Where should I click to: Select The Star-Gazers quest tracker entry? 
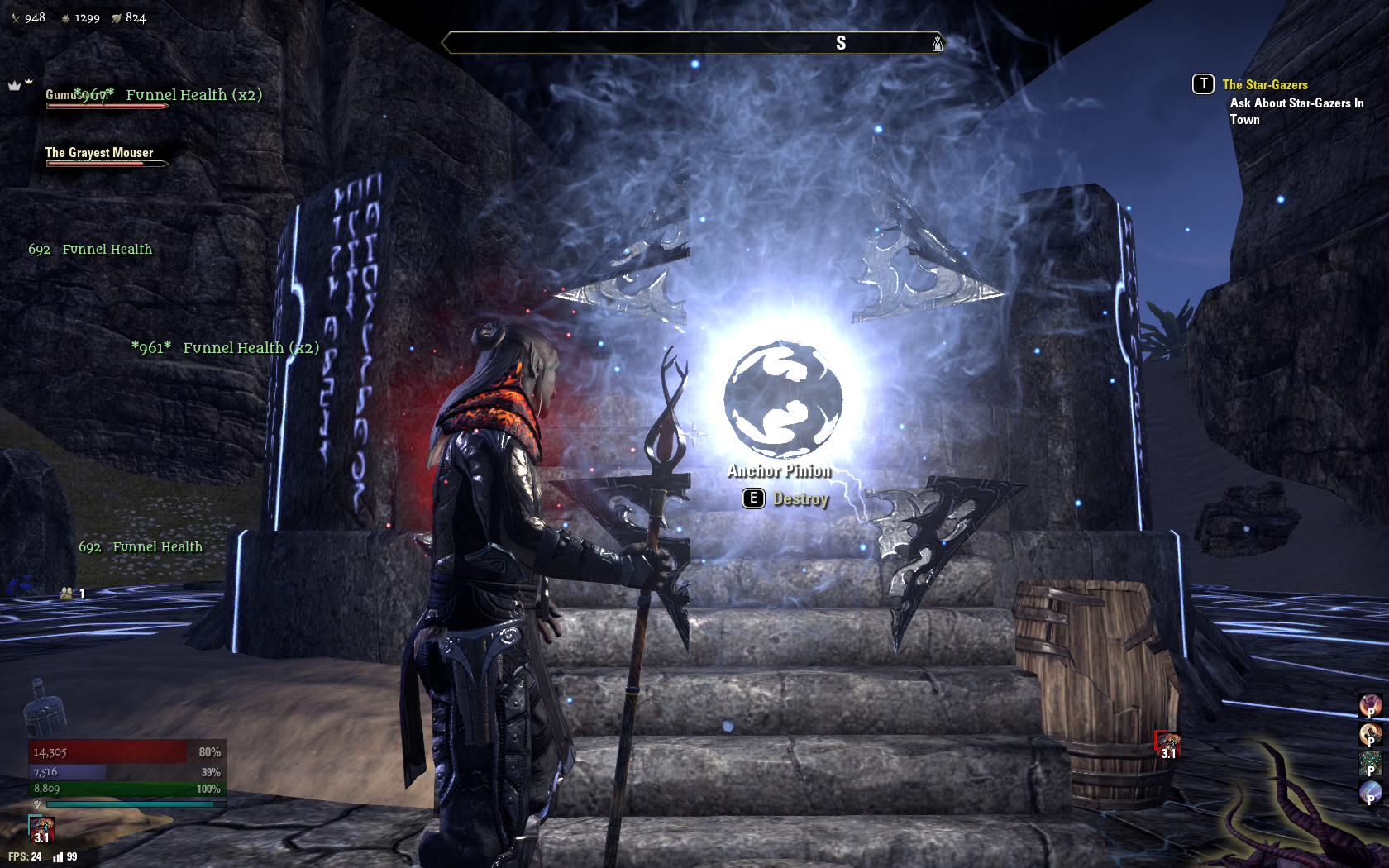point(1264,84)
